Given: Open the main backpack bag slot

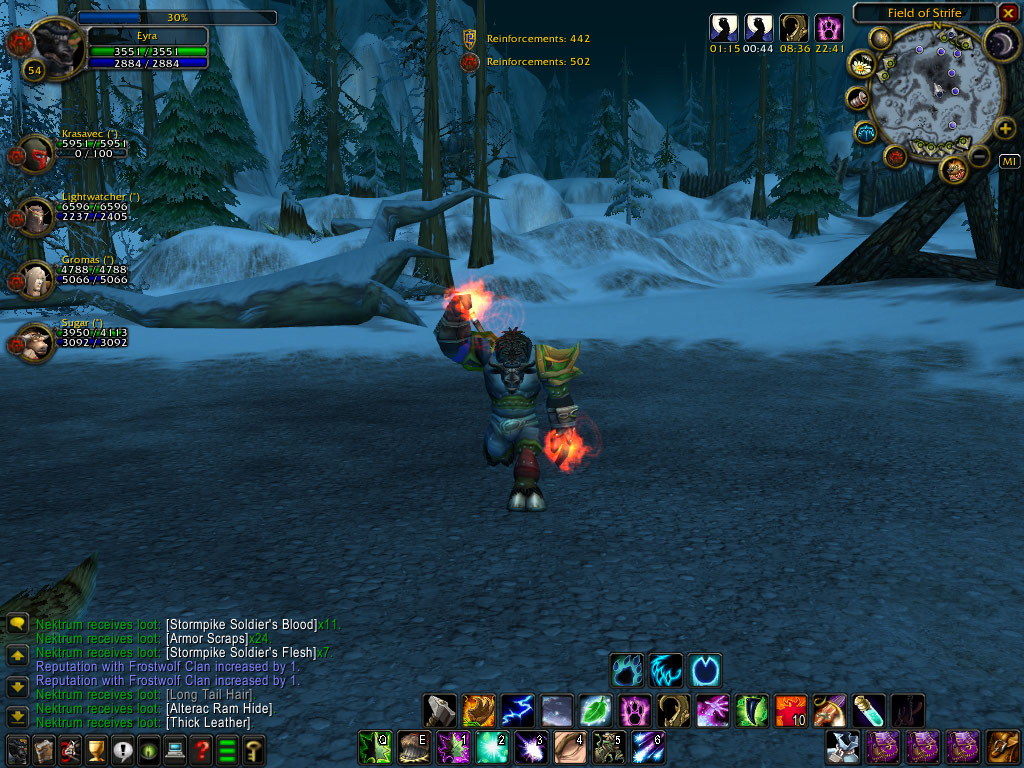Looking at the screenshot, I should tap(1002, 747).
